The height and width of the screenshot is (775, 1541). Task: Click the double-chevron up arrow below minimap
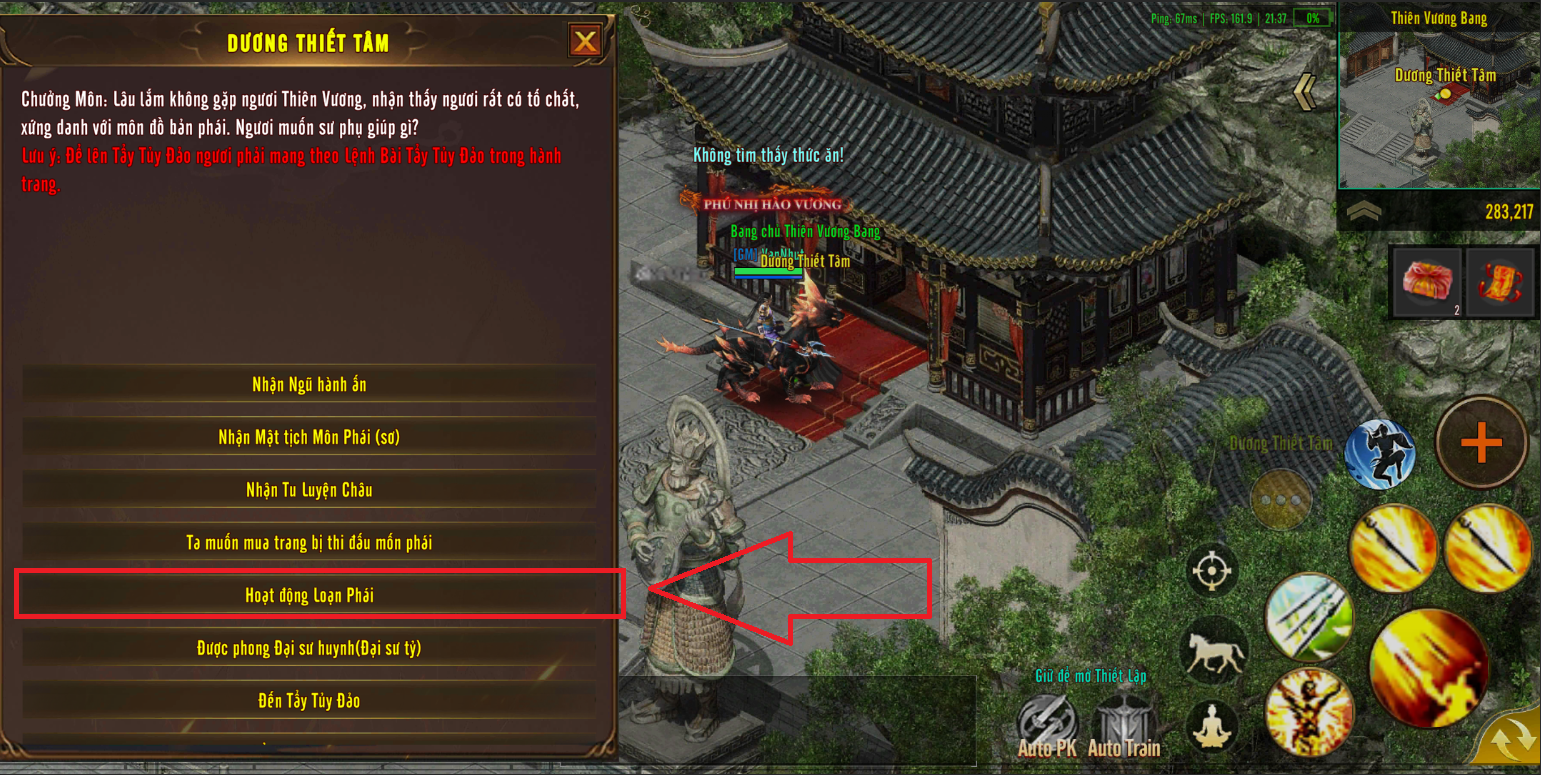point(1365,212)
